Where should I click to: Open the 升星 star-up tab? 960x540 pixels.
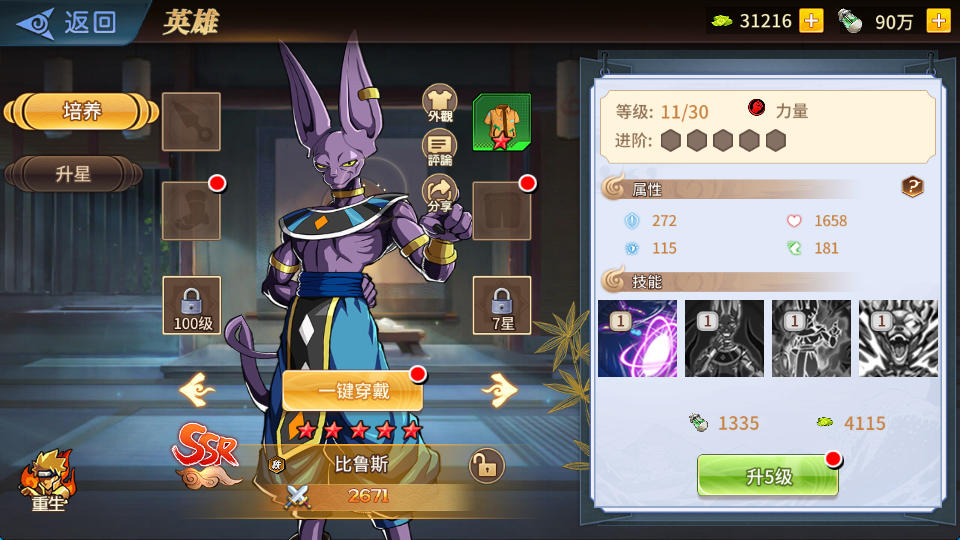(74, 174)
